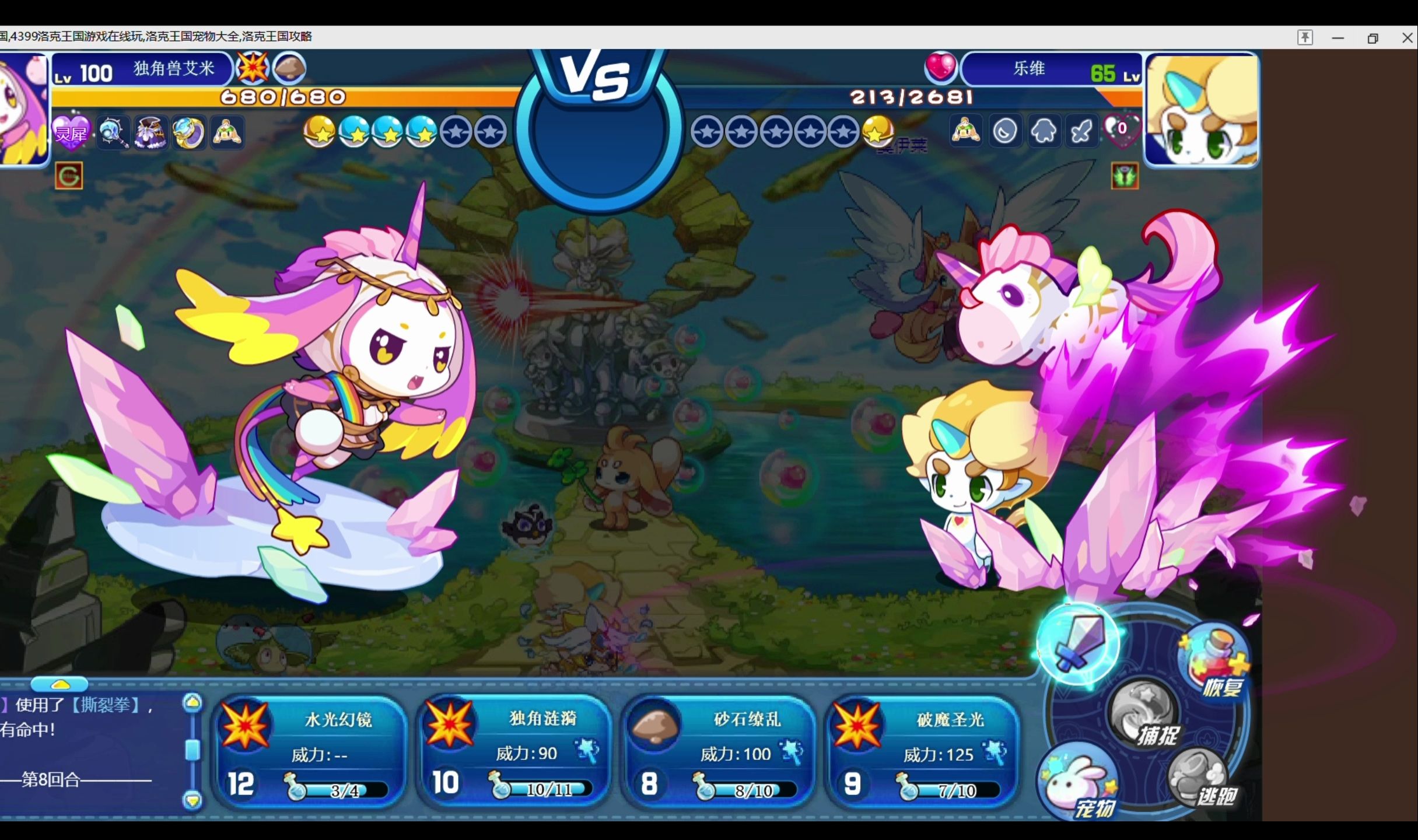Select the 独角涟漪 skill card
This screenshot has height=840, width=1418.
[514, 751]
